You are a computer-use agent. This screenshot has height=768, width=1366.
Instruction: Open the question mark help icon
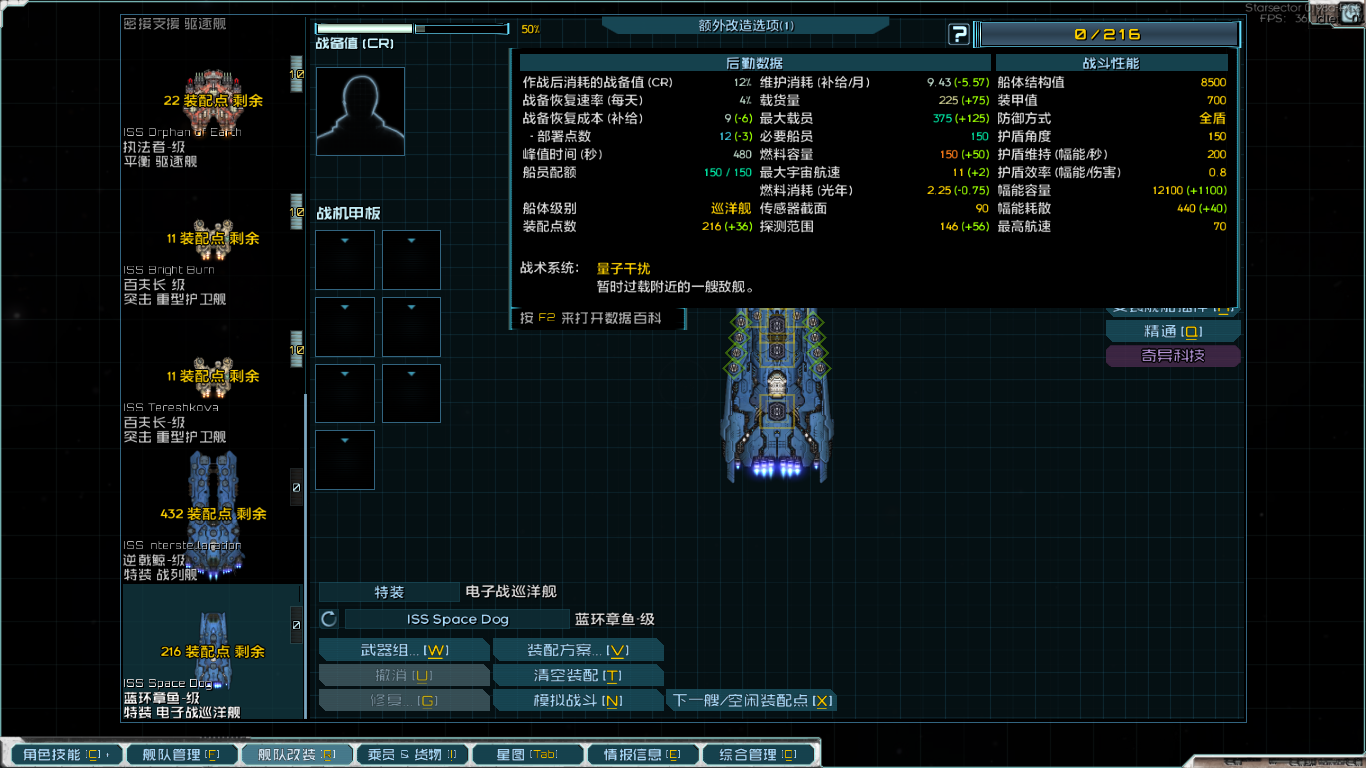click(x=959, y=34)
